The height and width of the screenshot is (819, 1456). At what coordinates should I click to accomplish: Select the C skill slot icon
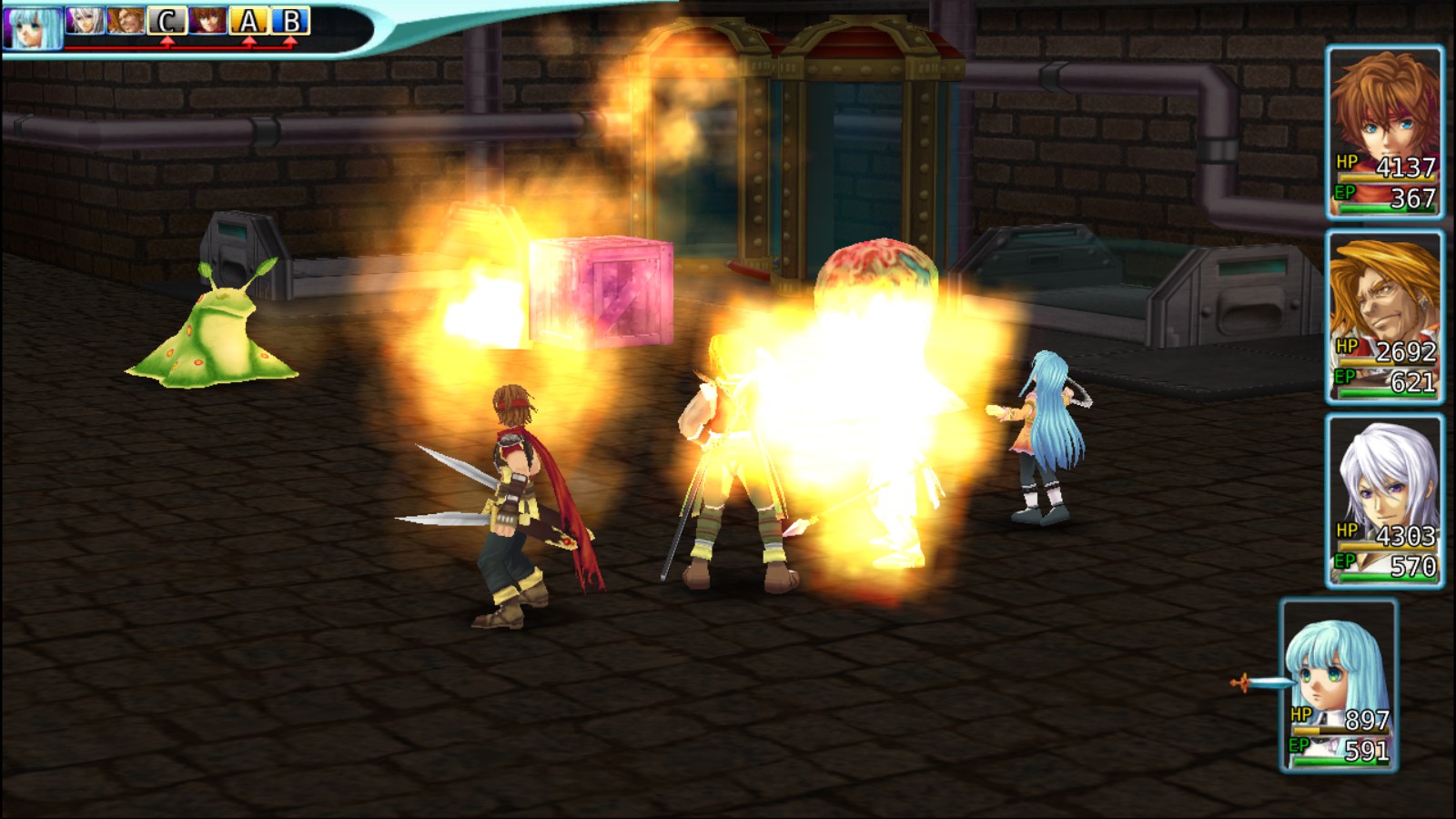167,20
